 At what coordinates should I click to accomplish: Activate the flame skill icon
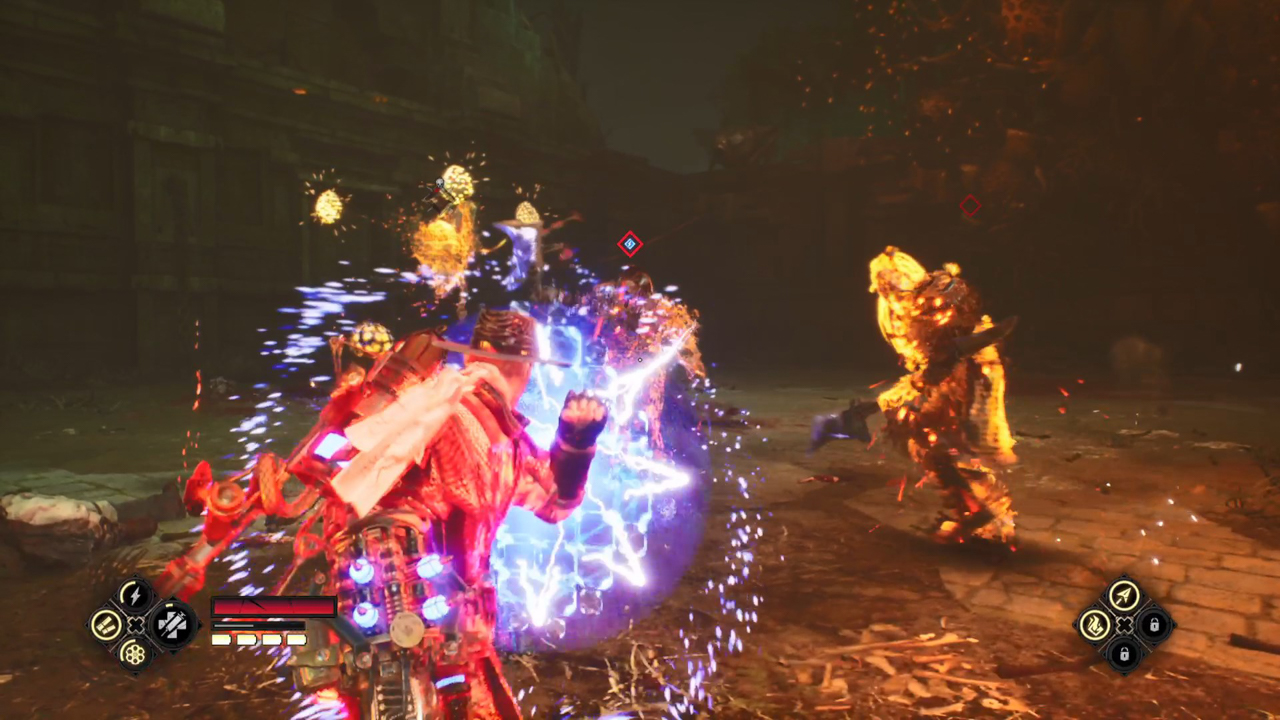tap(1096, 626)
